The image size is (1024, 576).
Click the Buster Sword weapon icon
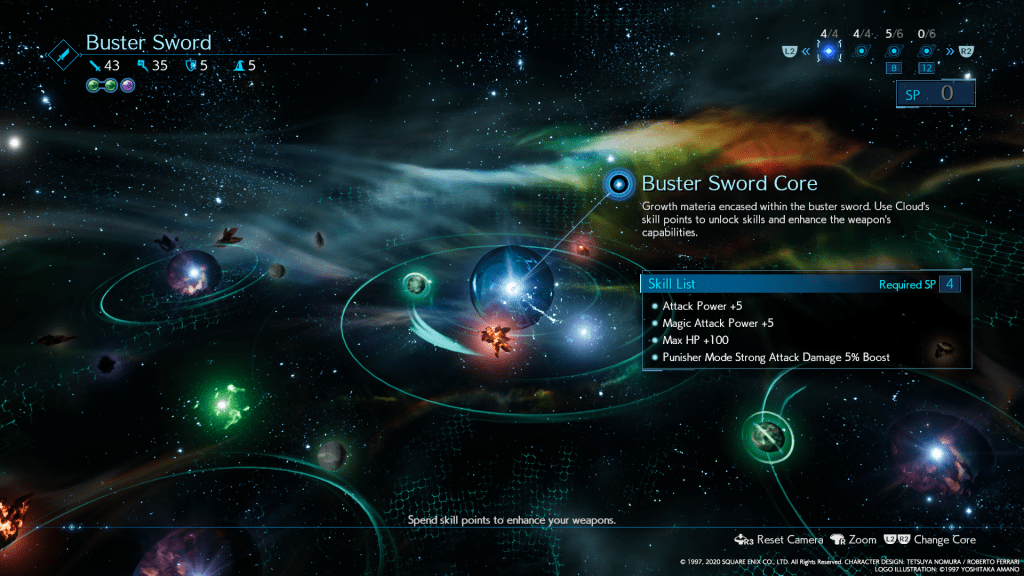(63, 50)
